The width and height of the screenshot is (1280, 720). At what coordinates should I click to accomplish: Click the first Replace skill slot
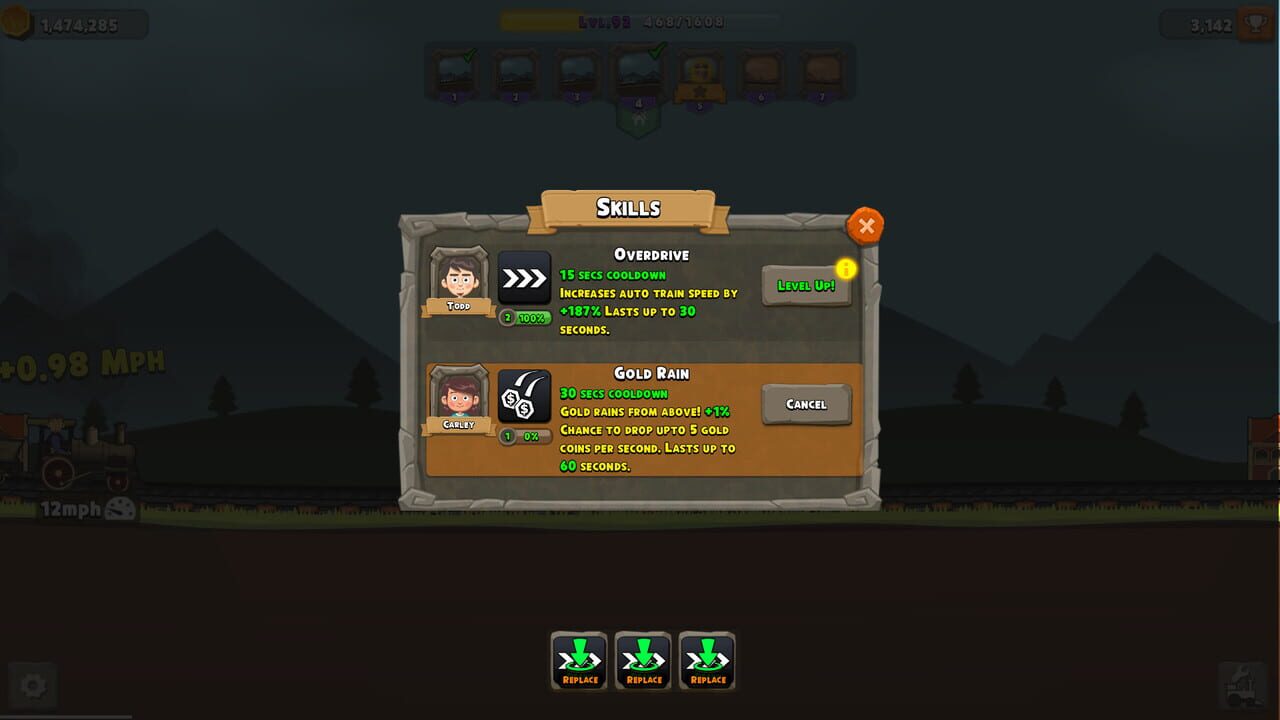(x=579, y=660)
